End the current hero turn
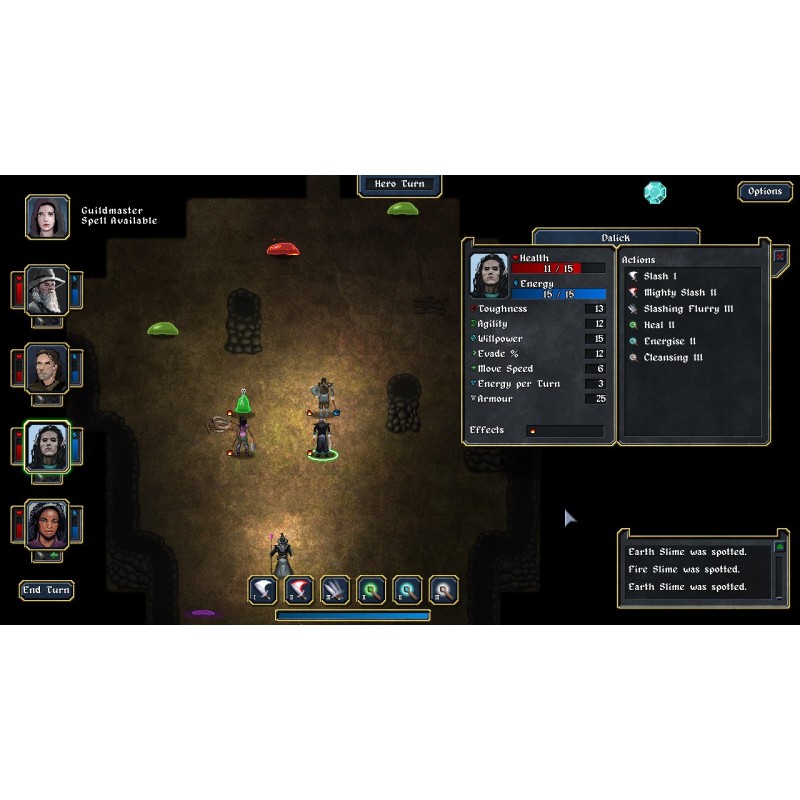Screen dimensions: 800x800 point(47,590)
